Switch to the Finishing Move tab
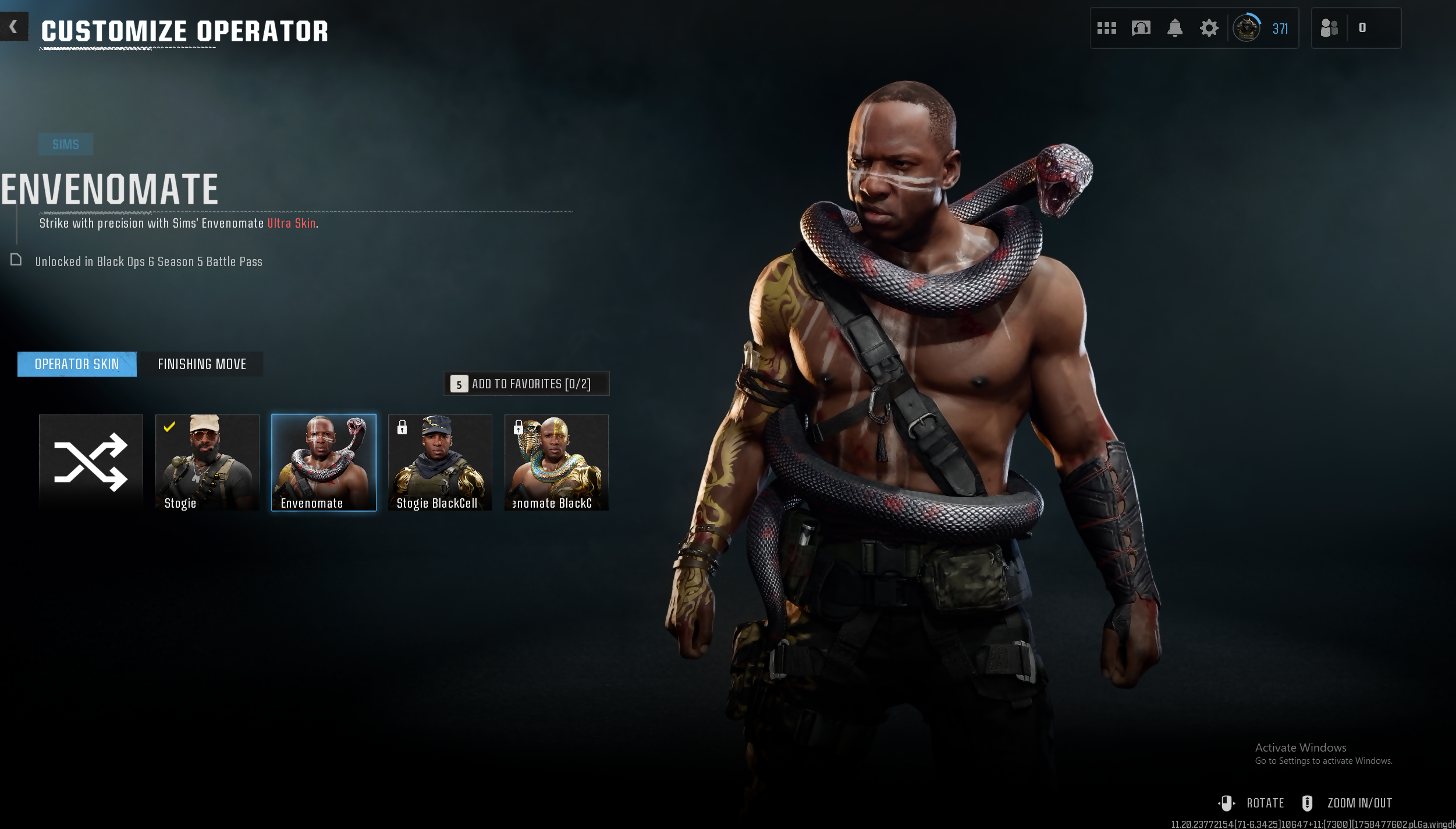Screen dimensions: 1456x829 [202, 364]
